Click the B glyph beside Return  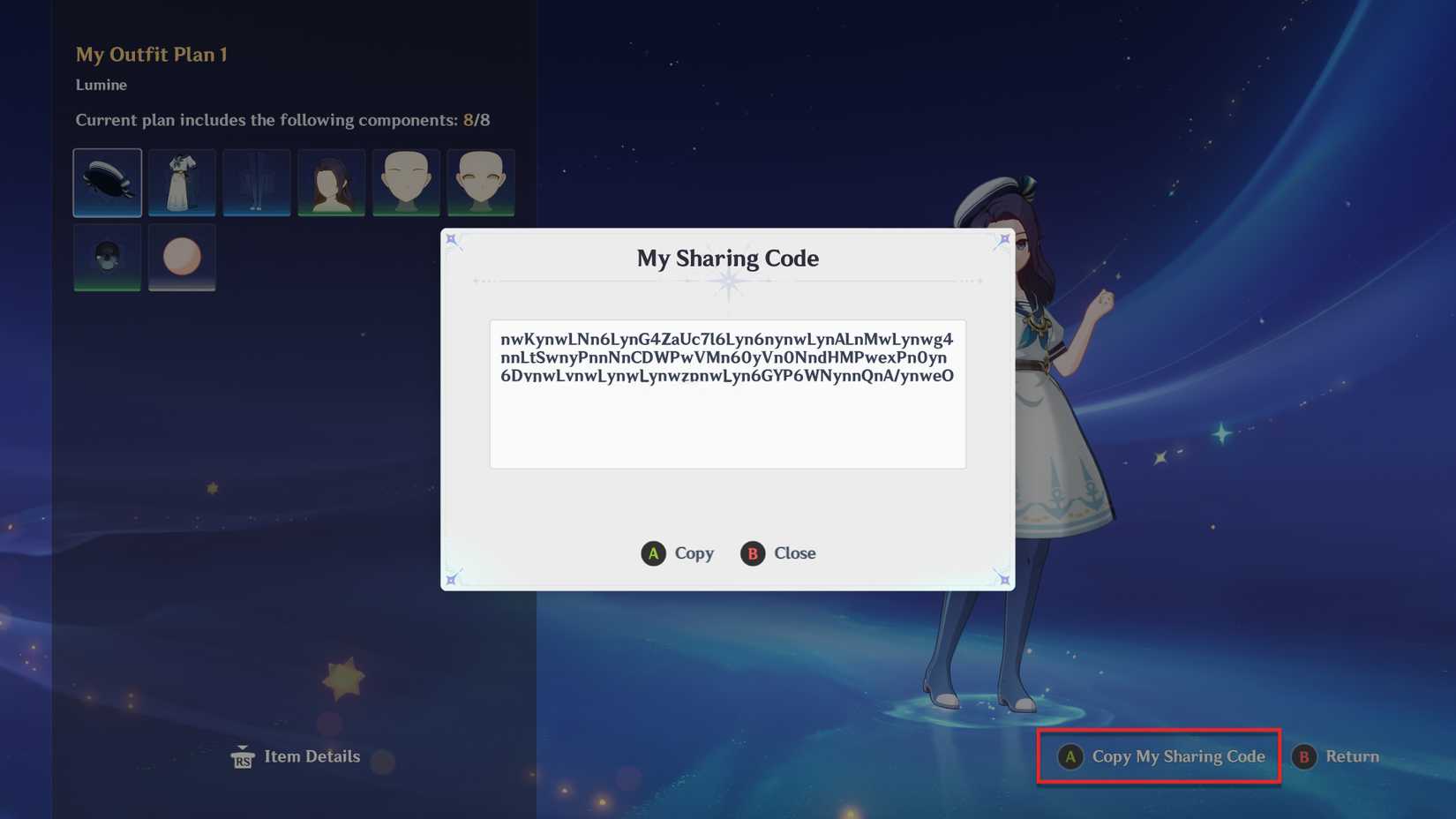point(1304,756)
